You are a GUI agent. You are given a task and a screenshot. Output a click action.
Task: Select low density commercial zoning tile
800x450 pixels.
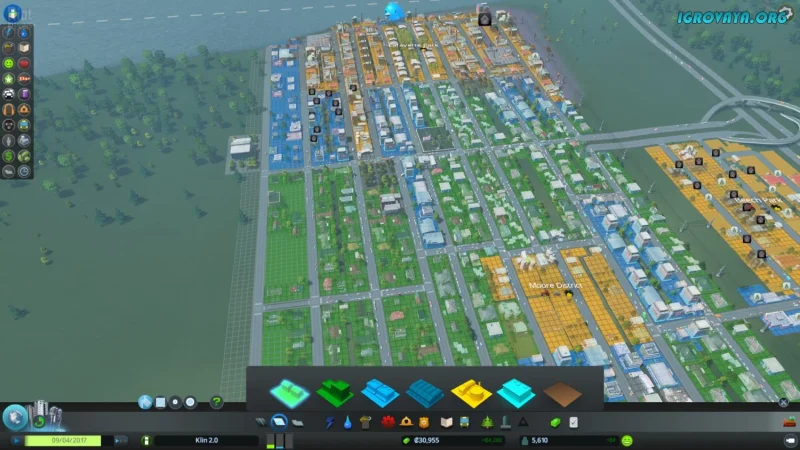point(383,390)
